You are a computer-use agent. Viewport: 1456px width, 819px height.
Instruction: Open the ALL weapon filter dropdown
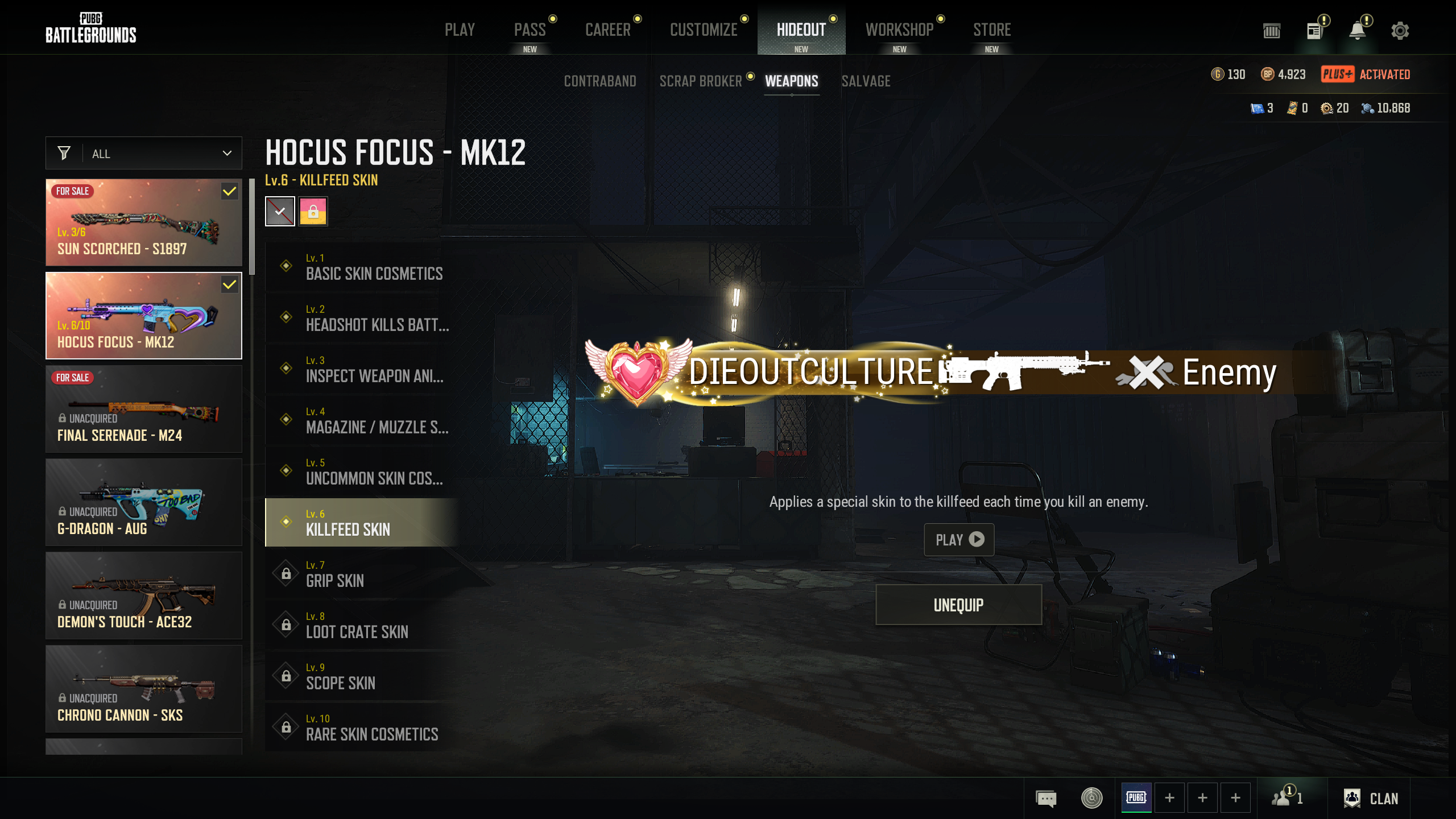[x=144, y=154]
